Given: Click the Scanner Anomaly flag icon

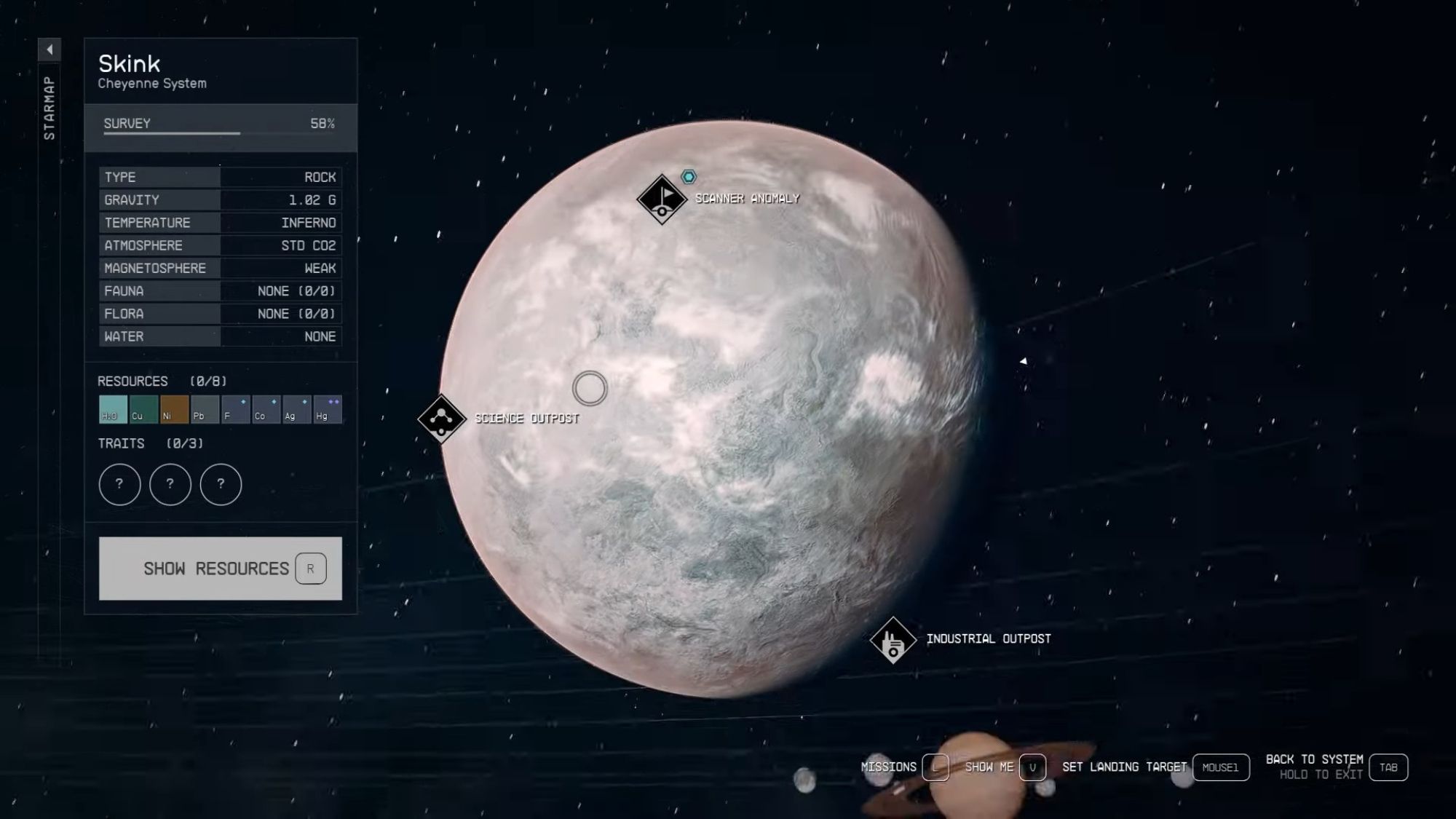Looking at the screenshot, I should (661, 197).
